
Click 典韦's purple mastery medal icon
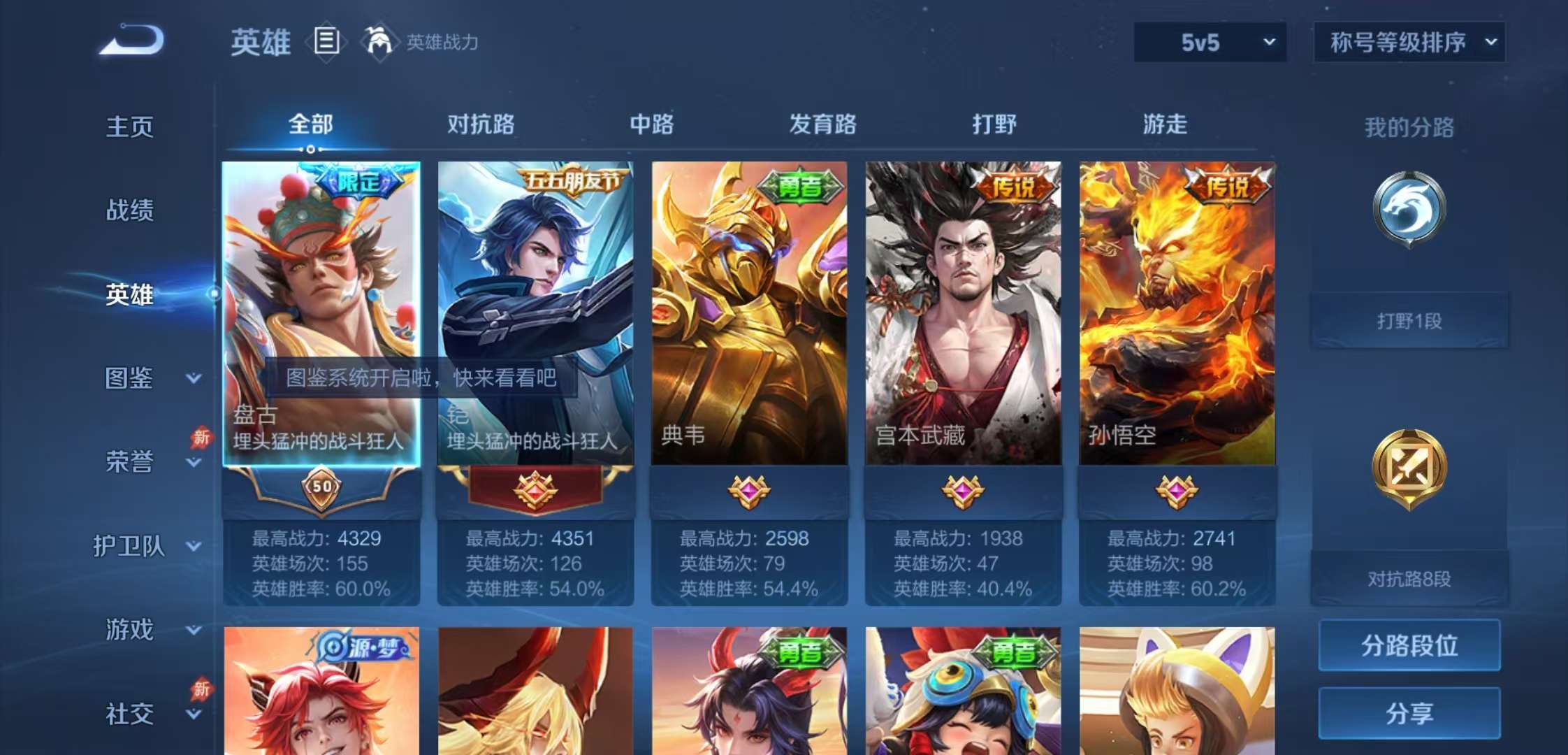[x=748, y=492]
